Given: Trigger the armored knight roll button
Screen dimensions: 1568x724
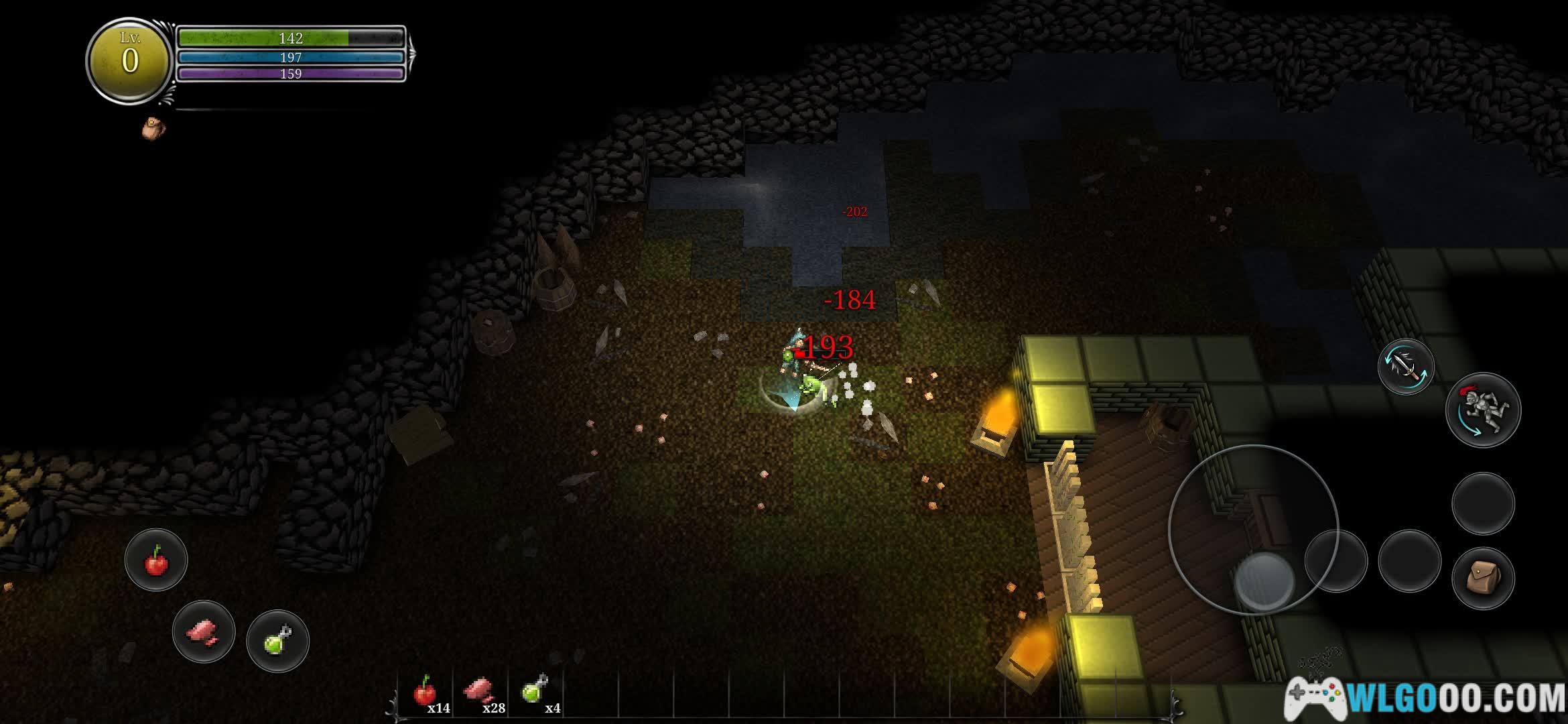Looking at the screenshot, I should tap(1483, 410).
